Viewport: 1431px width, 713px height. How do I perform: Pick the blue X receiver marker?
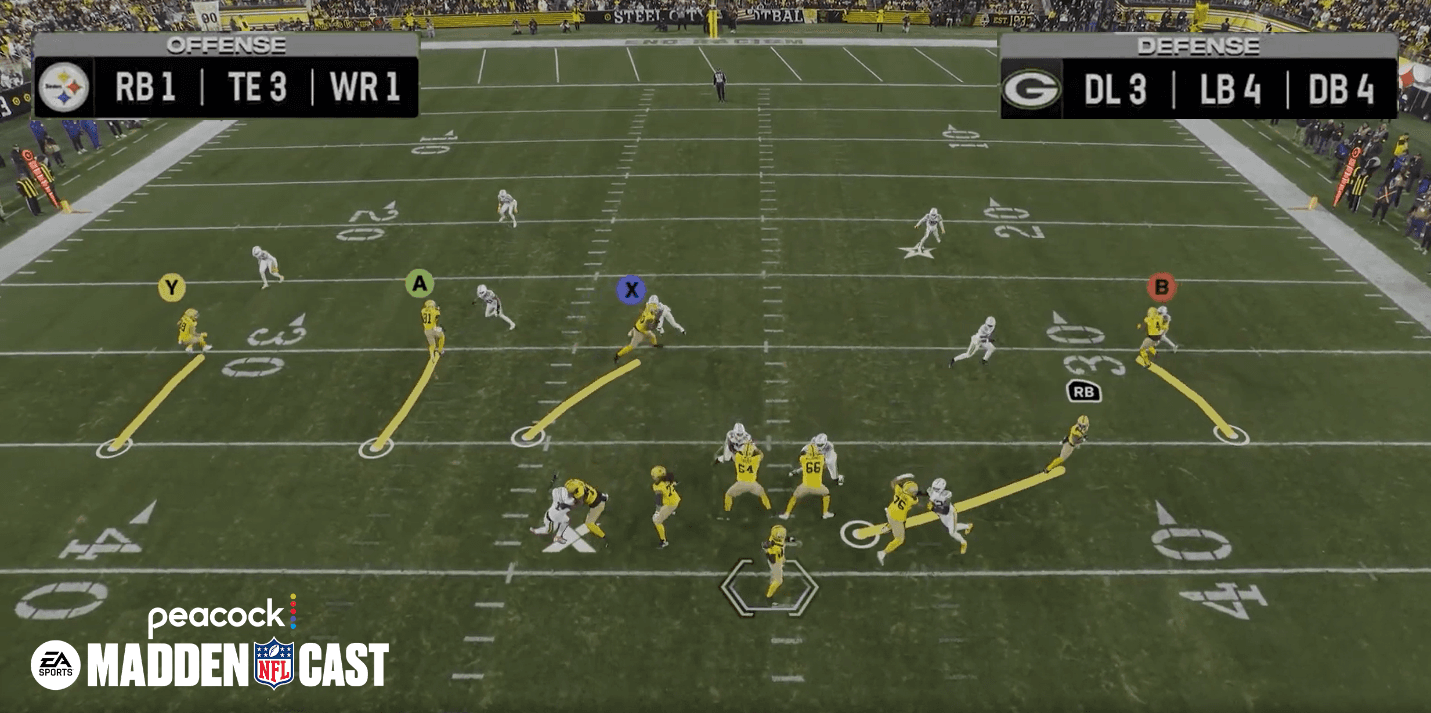tap(630, 291)
